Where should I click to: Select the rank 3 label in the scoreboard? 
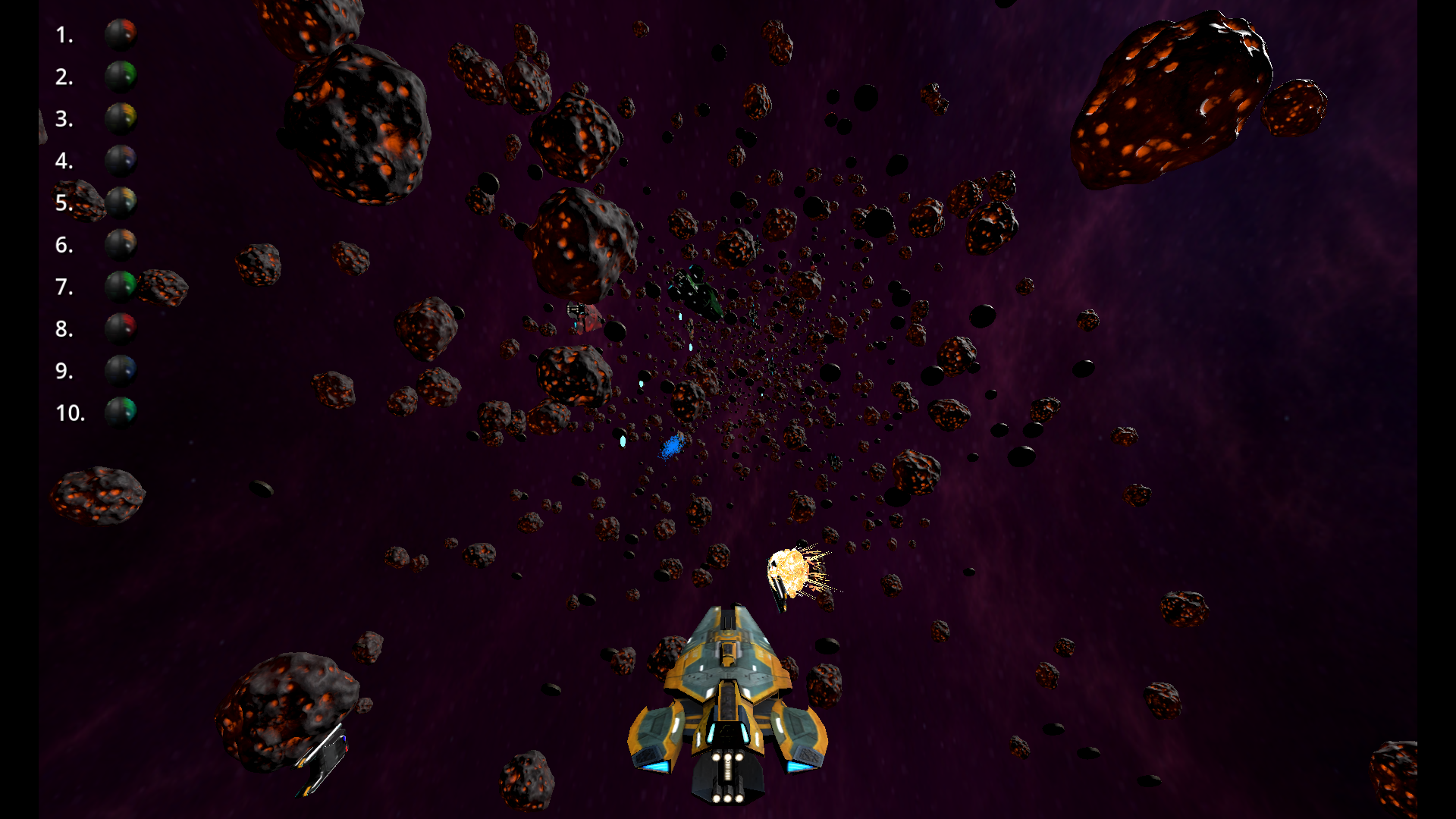64,119
